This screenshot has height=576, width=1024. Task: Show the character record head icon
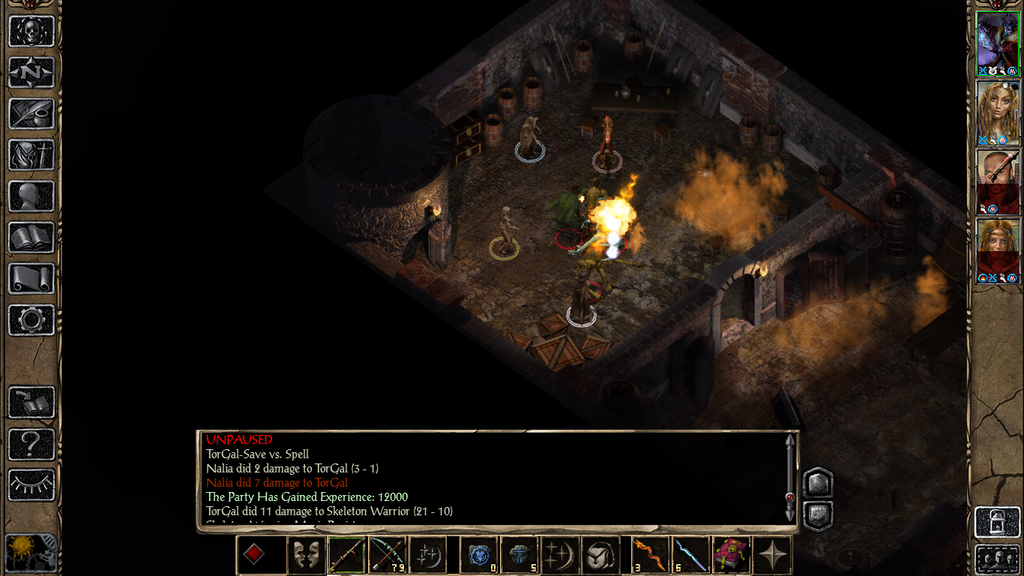[x=31, y=196]
